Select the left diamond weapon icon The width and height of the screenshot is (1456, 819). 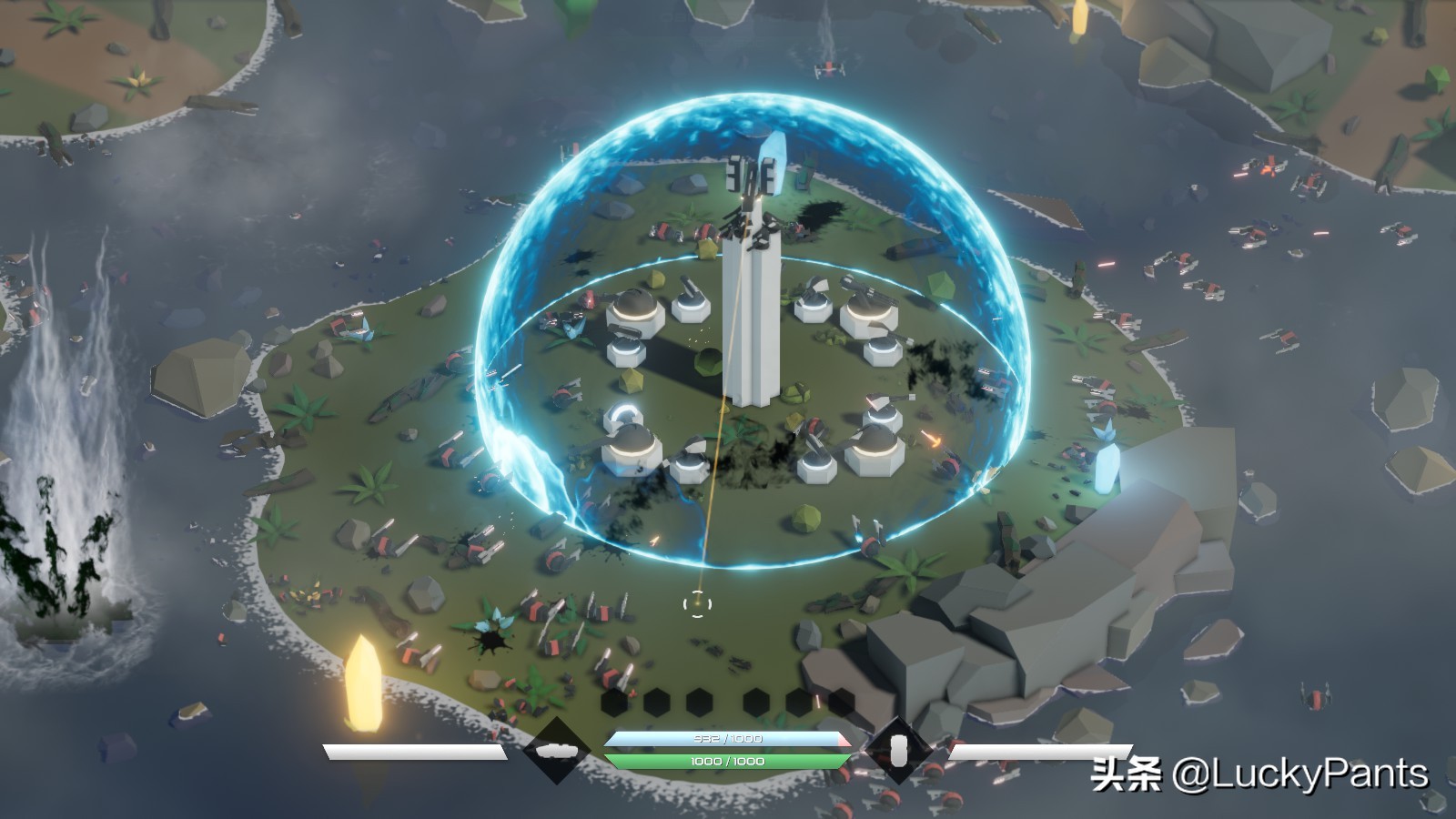(x=556, y=751)
